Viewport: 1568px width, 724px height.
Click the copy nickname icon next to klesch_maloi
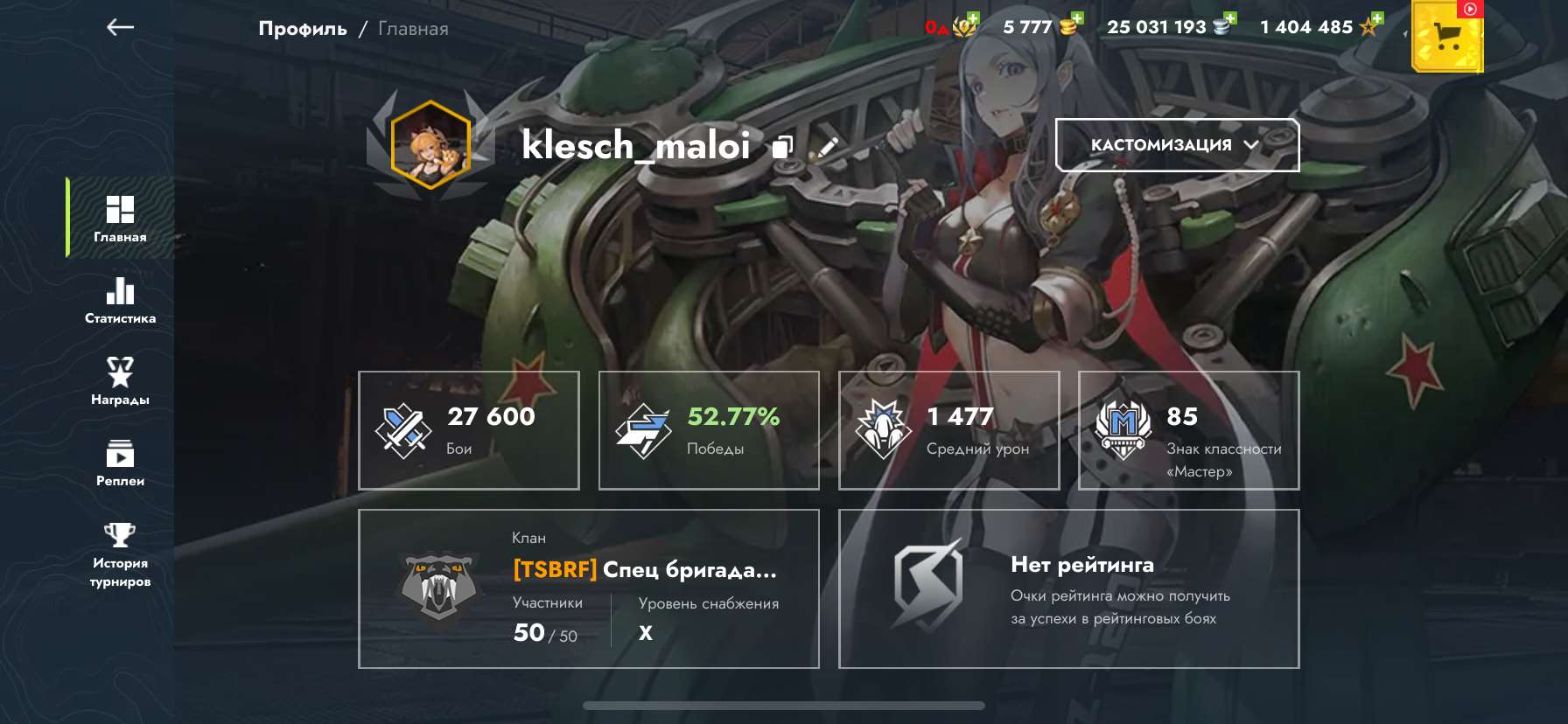coord(781,146)
